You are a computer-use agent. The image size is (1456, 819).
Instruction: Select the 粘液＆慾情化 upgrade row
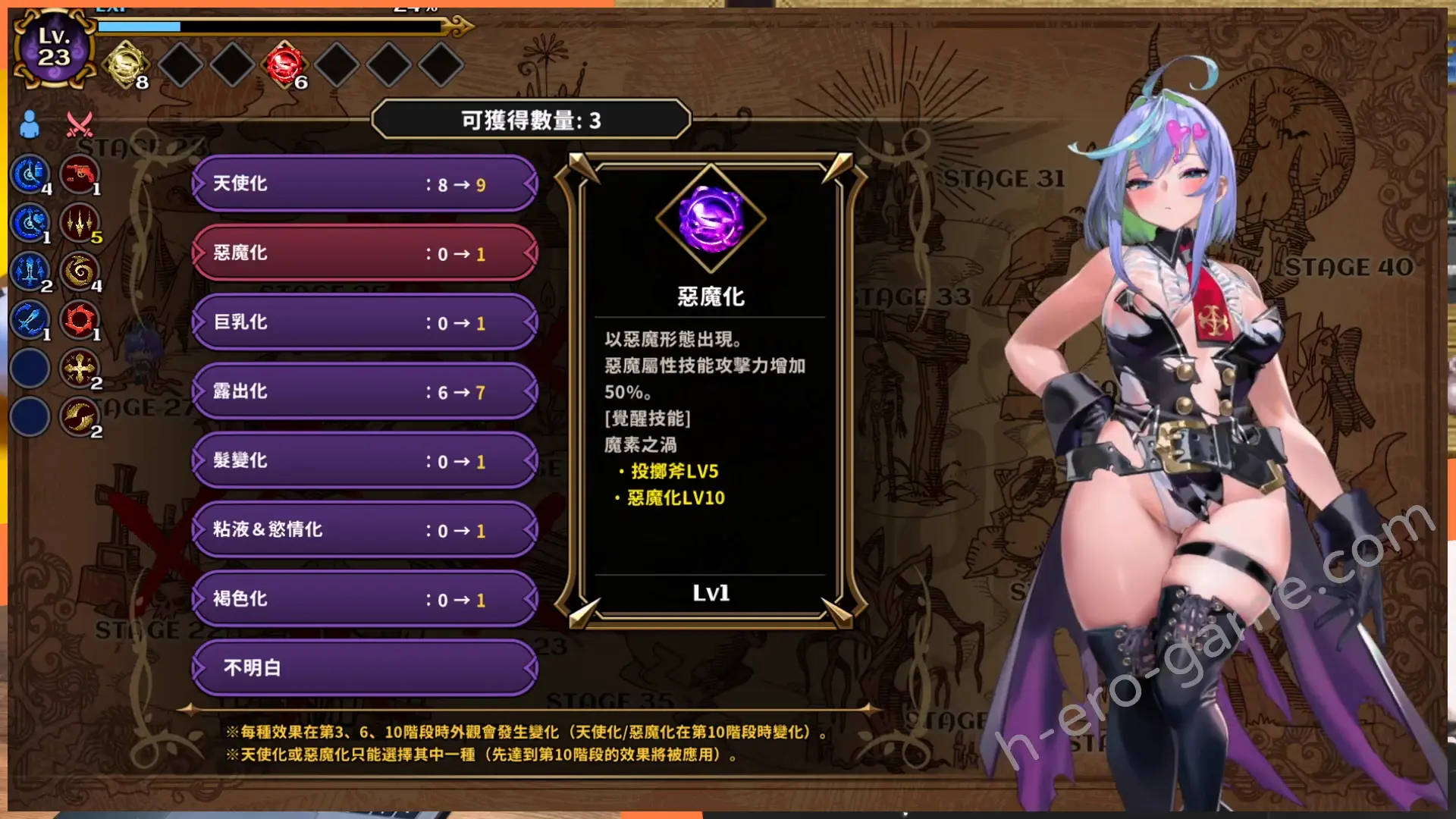pyautogui.click(x=365, y=530)
